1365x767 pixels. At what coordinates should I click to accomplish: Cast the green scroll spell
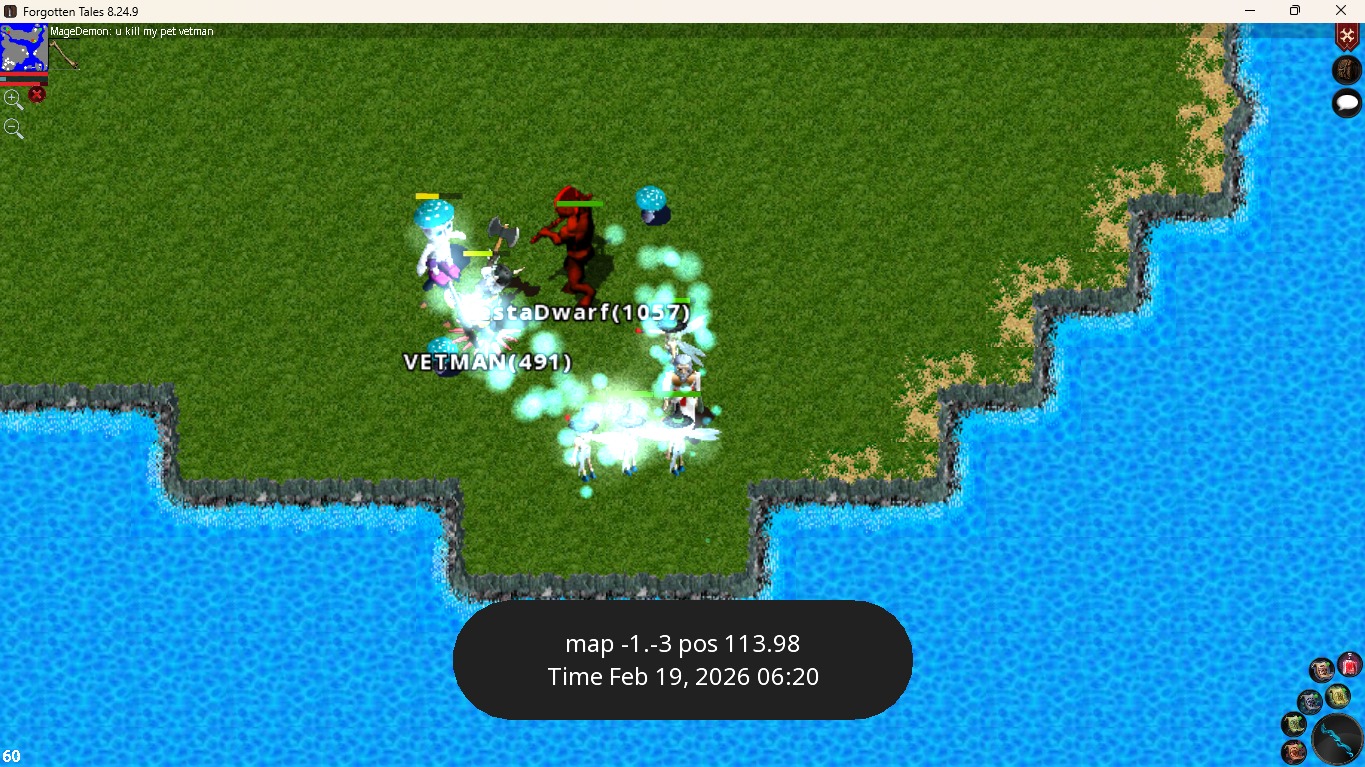[1295, 724]
